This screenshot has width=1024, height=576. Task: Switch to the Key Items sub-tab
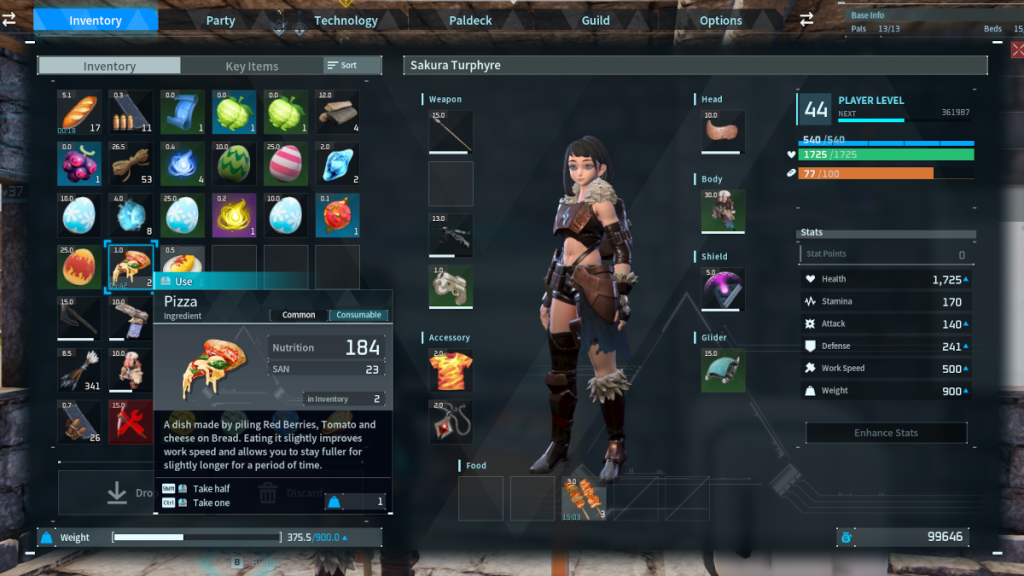252,66
